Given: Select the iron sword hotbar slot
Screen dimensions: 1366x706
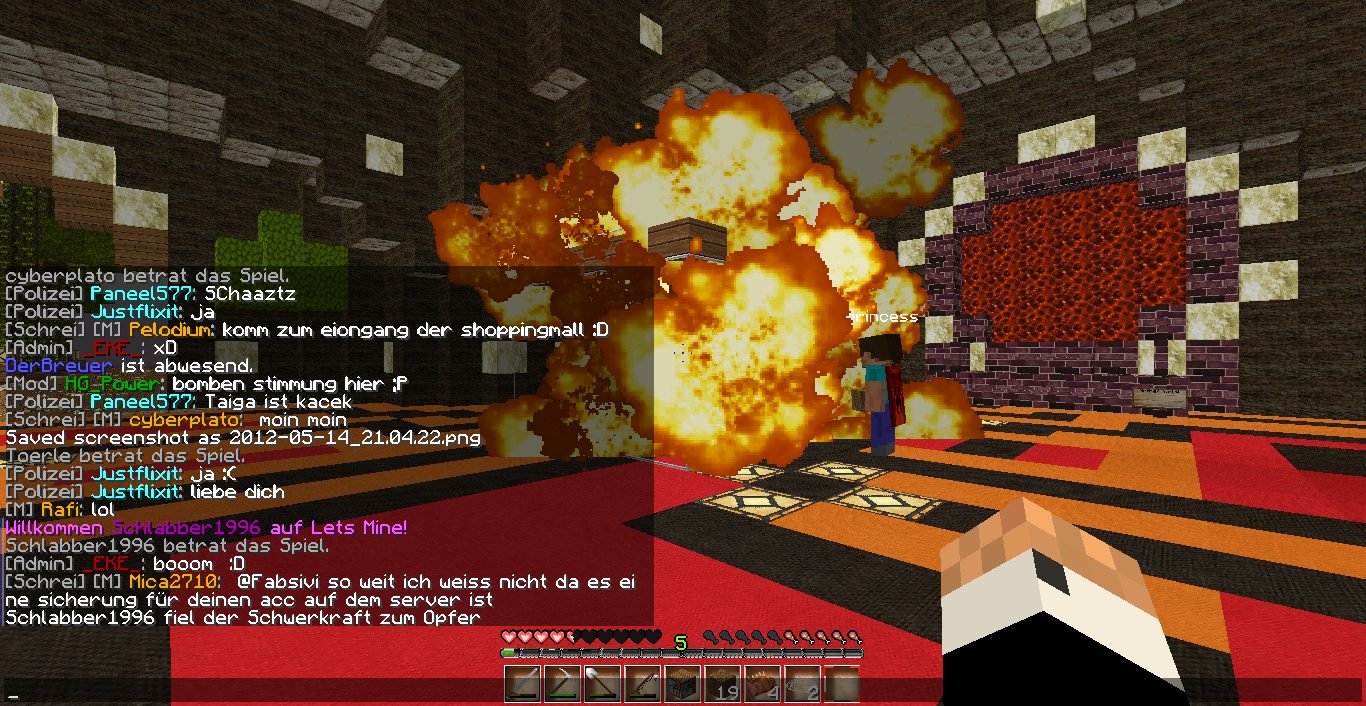Looking at the screenshot, I should 522,685.
